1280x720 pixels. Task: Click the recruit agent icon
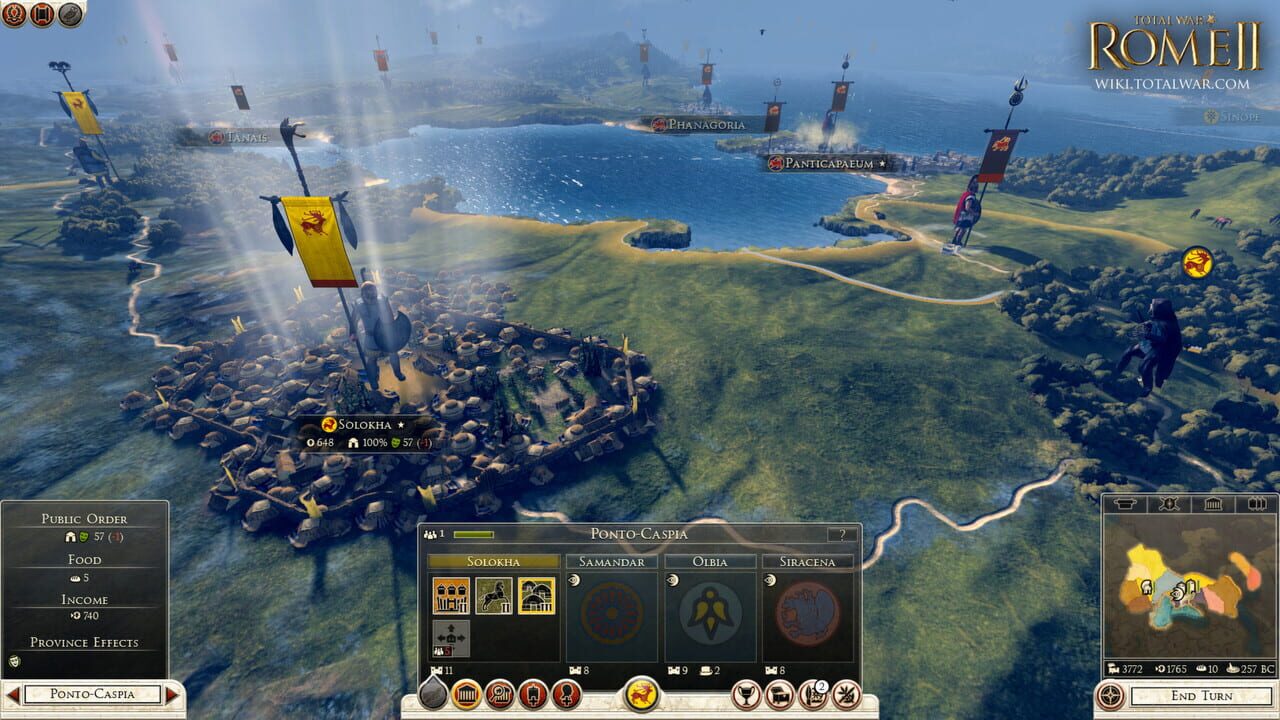point(567,697)
